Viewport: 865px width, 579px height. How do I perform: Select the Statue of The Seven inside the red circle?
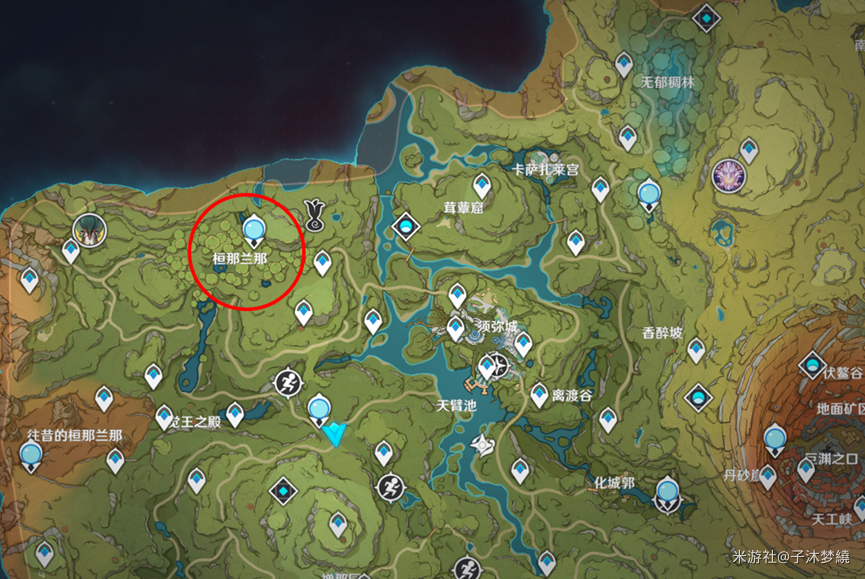click(x=254, y=229)
